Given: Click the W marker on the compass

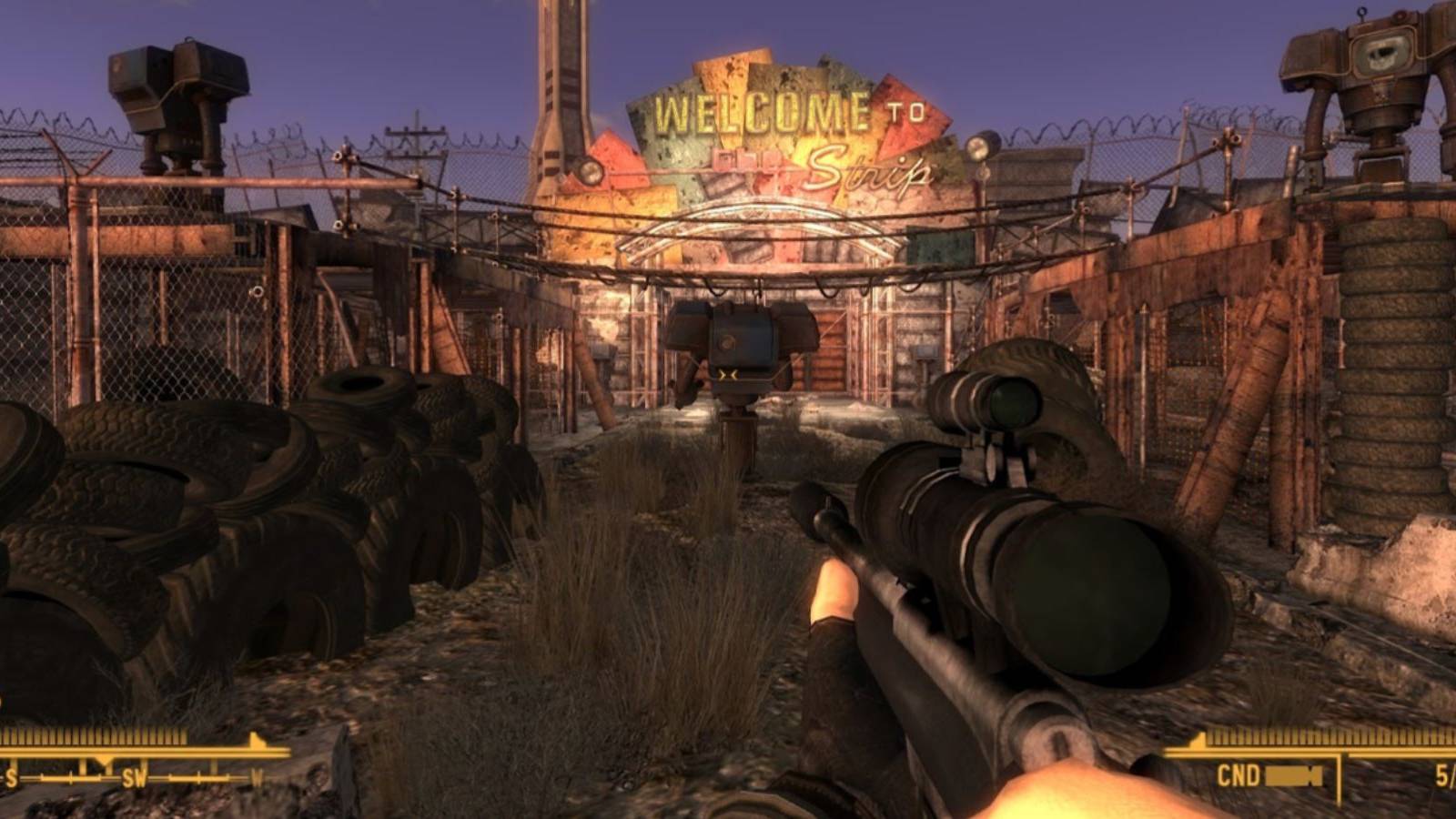Looking at the screenshot, I should point(258,778).
